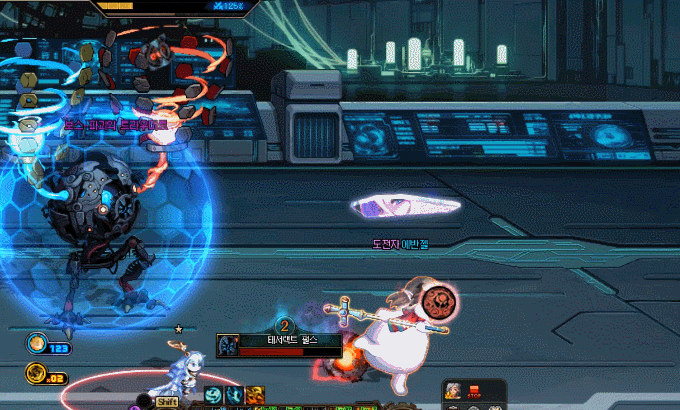Click the blue coin counter icon
The width and height of the screenshot is (680, 410).
(36, 345)
